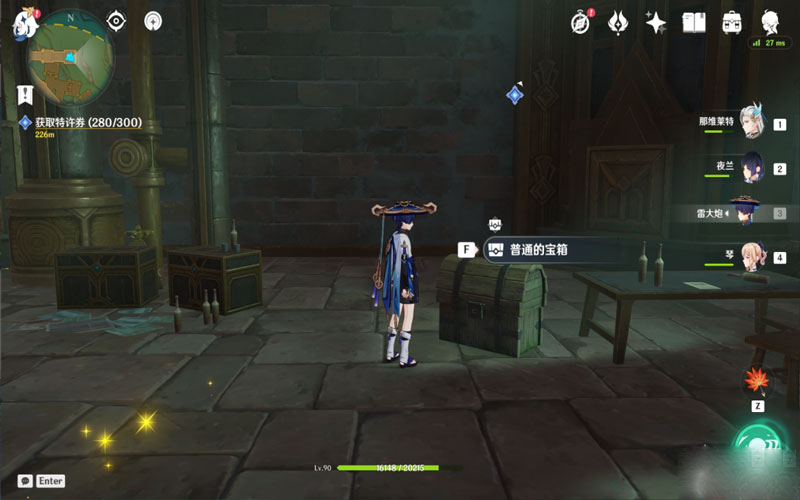This screenshot has height=500, width=800.
Task: Switch to party member 那维莱特
Action: [750, 122]
